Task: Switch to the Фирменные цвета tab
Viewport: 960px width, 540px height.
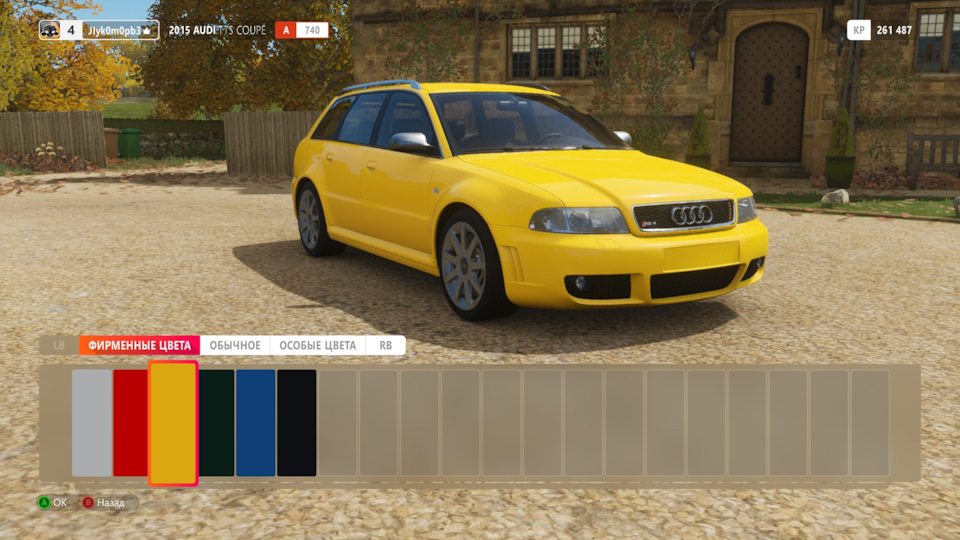Action: point(139,345)
